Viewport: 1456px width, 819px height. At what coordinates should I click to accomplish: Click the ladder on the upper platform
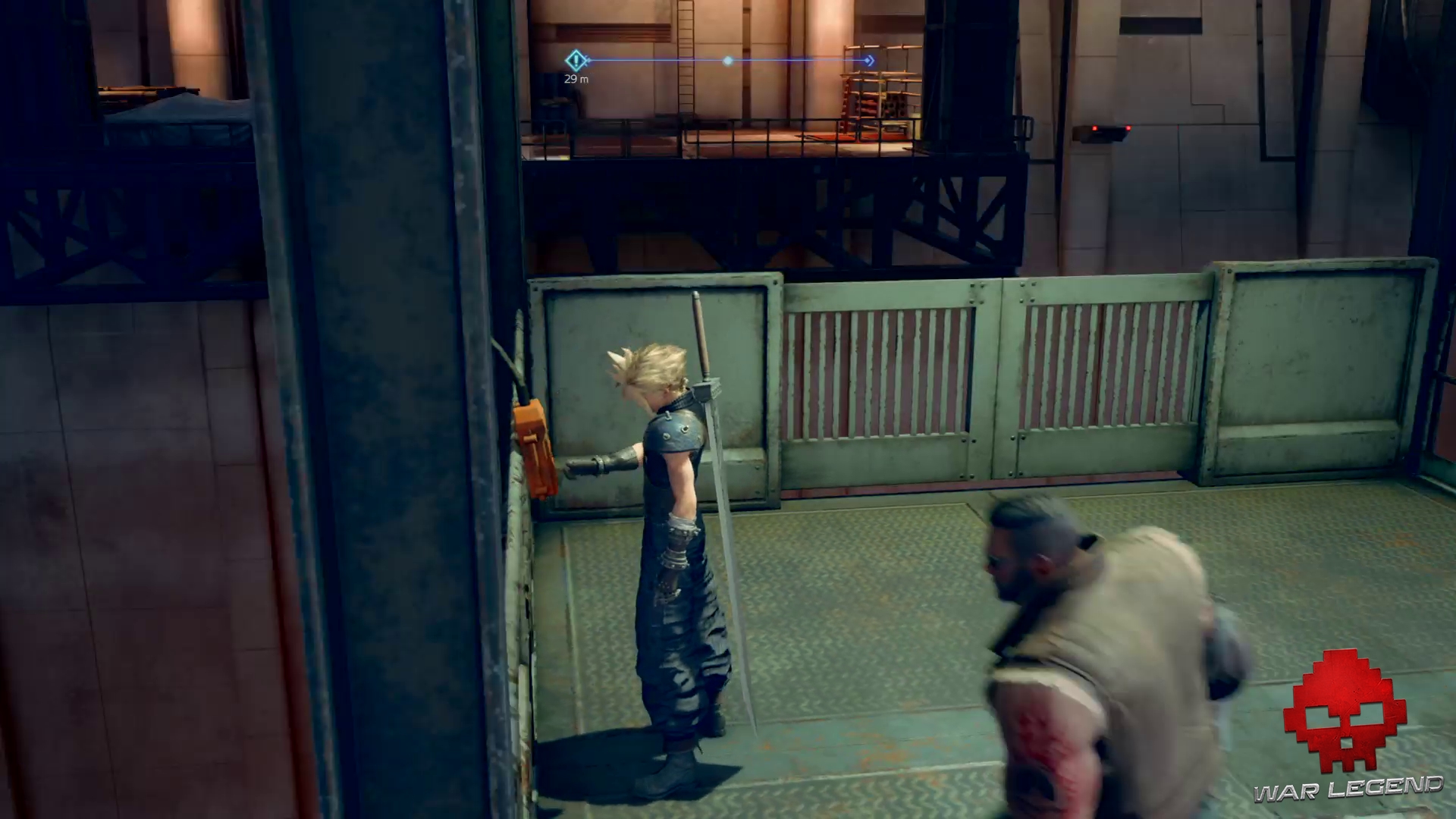click(685, 57)
